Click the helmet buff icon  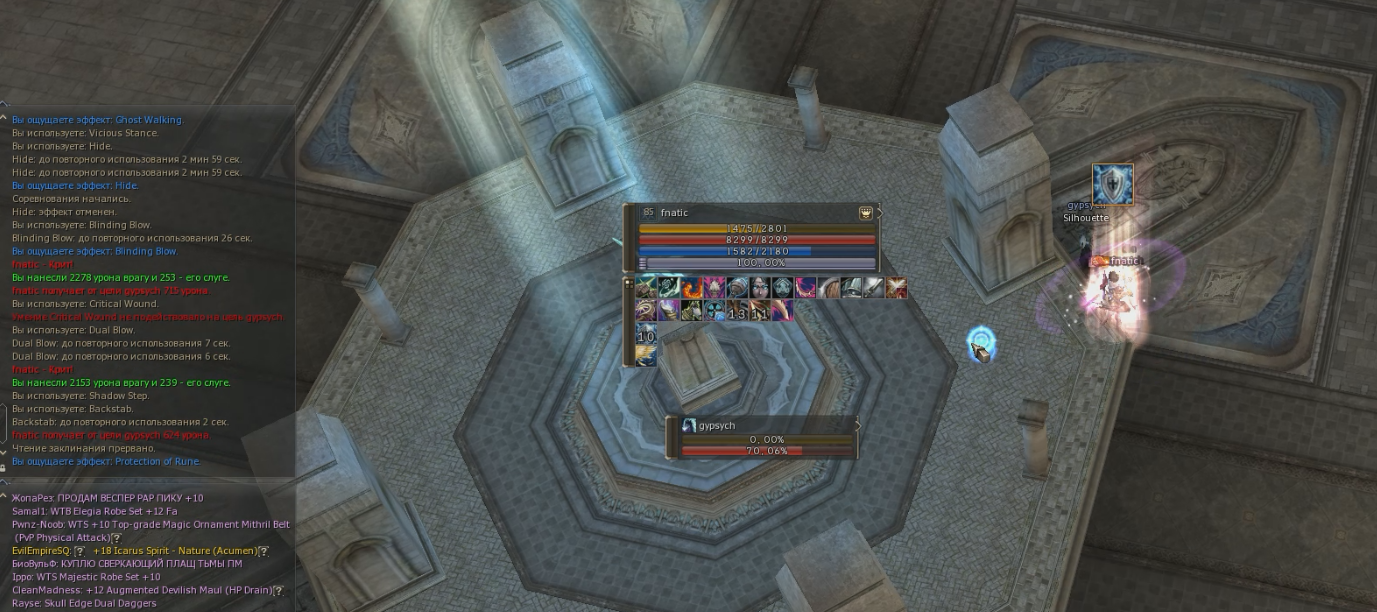point(852,289)
